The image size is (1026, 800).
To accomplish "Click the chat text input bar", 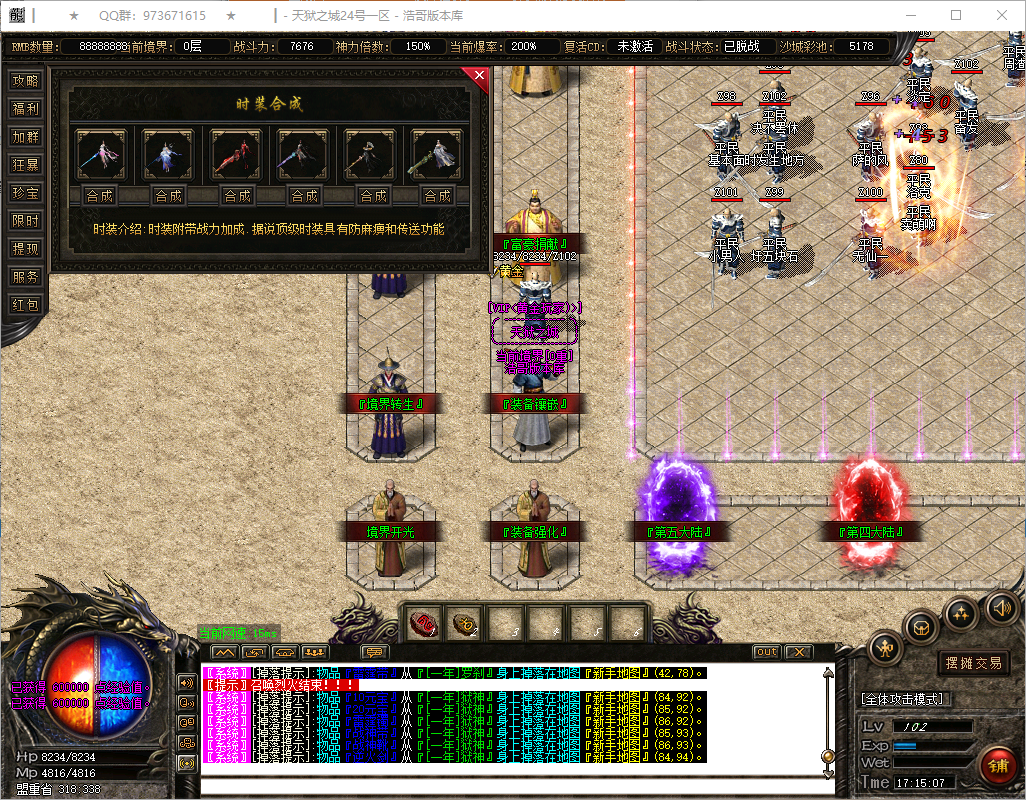I will [510, 785].
